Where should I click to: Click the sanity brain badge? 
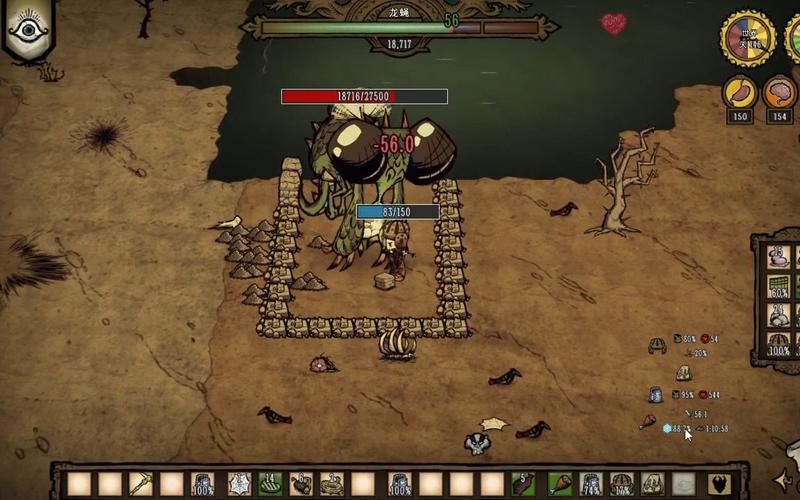[x=780, y=93]
